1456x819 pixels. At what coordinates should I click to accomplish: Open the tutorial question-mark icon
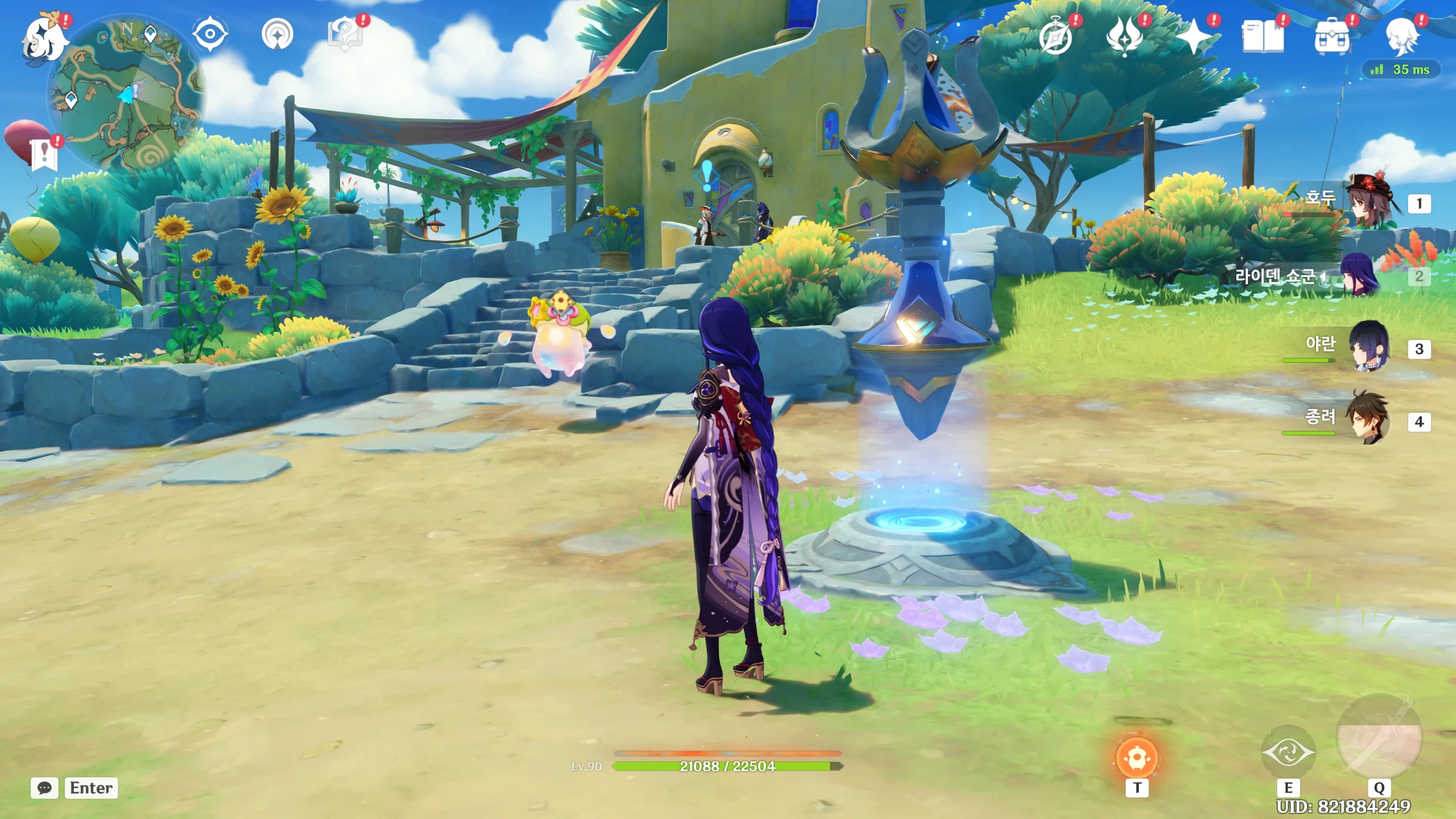(345, 34)
